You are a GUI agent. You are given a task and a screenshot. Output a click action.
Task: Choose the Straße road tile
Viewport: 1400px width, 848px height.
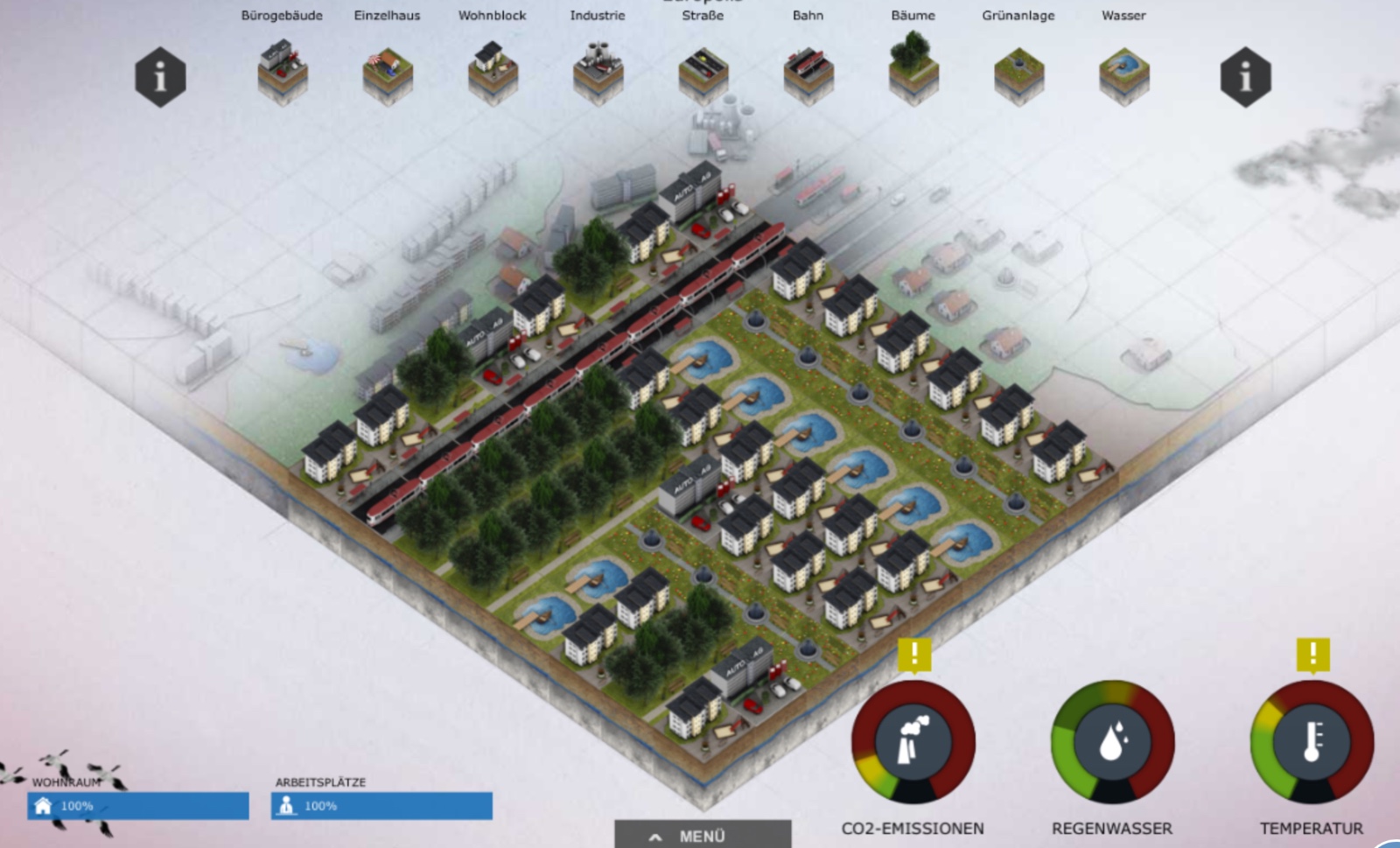click(703, 75)
